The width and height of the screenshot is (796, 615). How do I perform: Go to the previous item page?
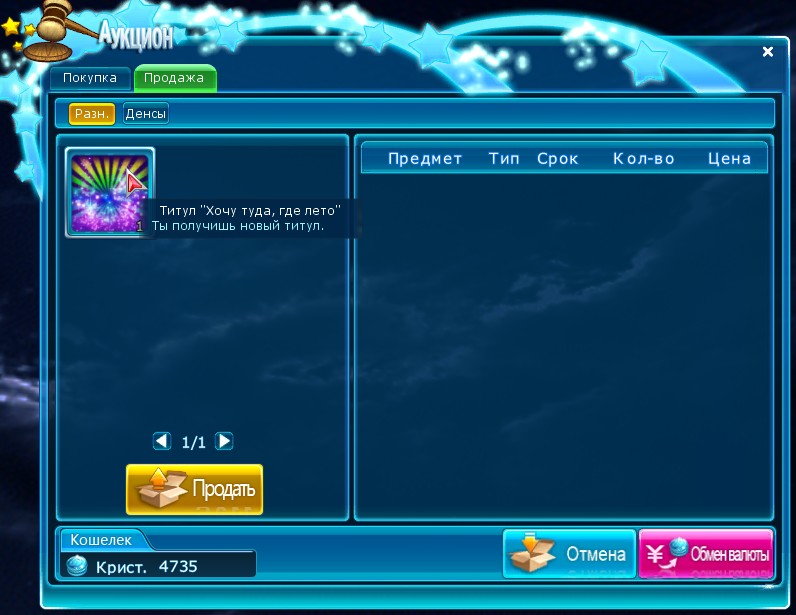coord(162,441)
